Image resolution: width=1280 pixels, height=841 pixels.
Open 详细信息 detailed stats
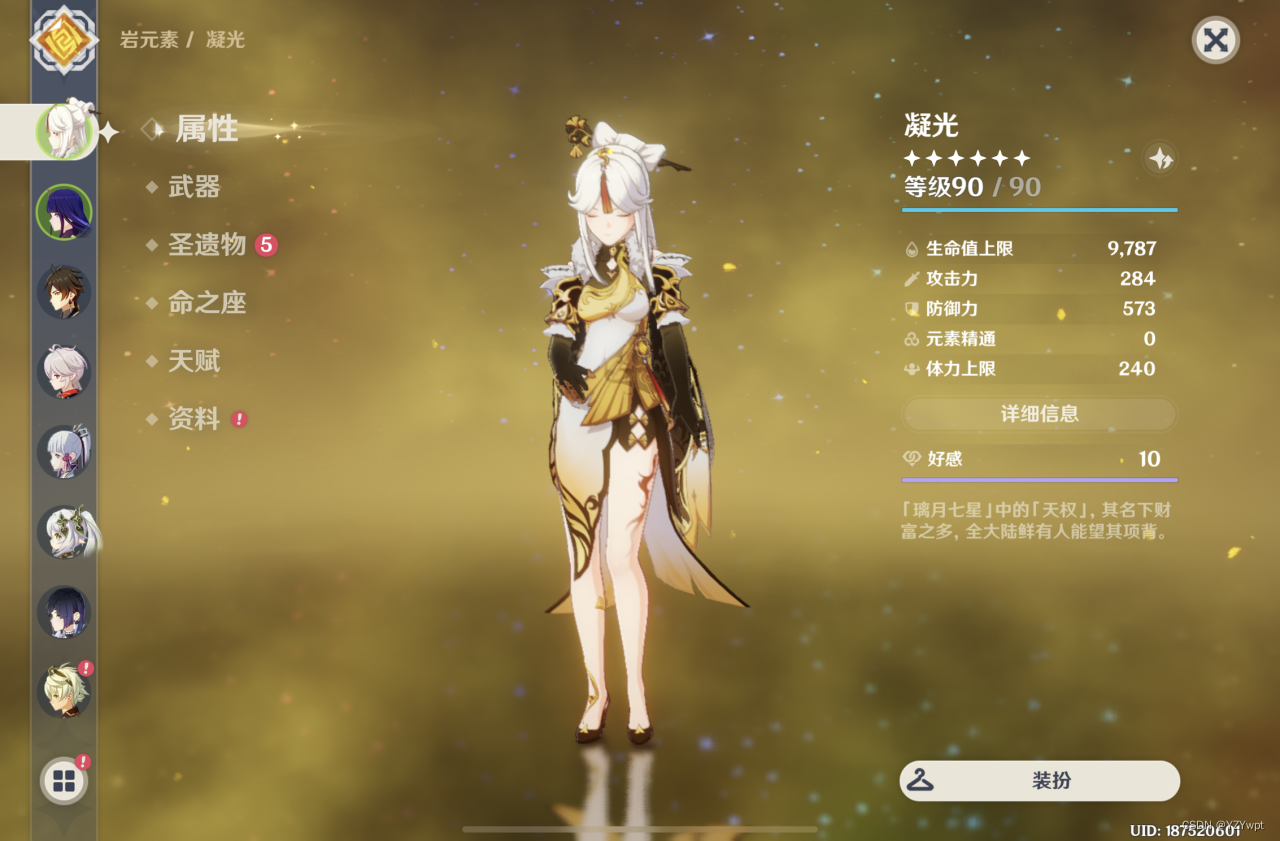1039,414
